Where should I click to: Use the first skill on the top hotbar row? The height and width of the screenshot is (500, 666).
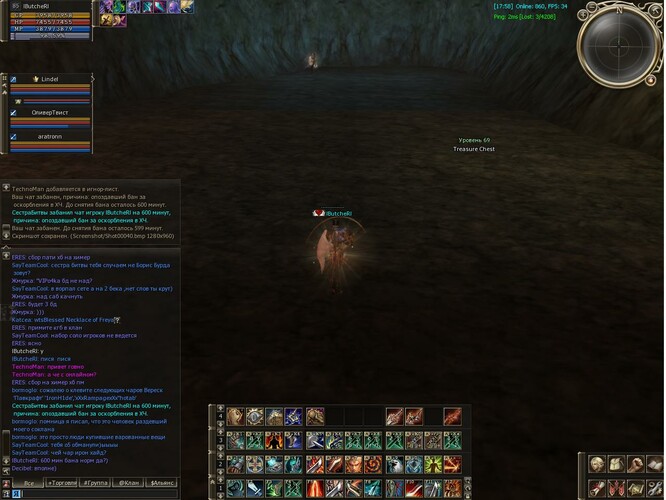point(236,416)
